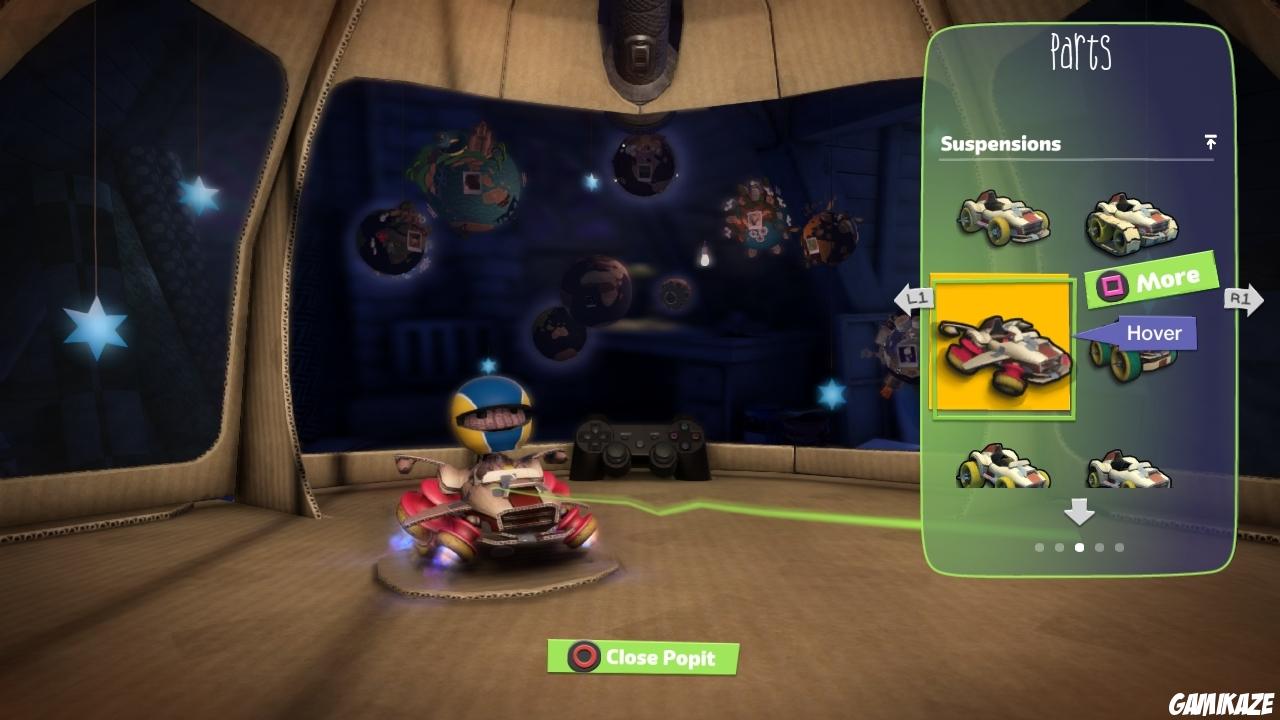The width and height of the screenshot is (1280, 720).
Task: Click the square button icon on More
Action: coord(1111,283)
